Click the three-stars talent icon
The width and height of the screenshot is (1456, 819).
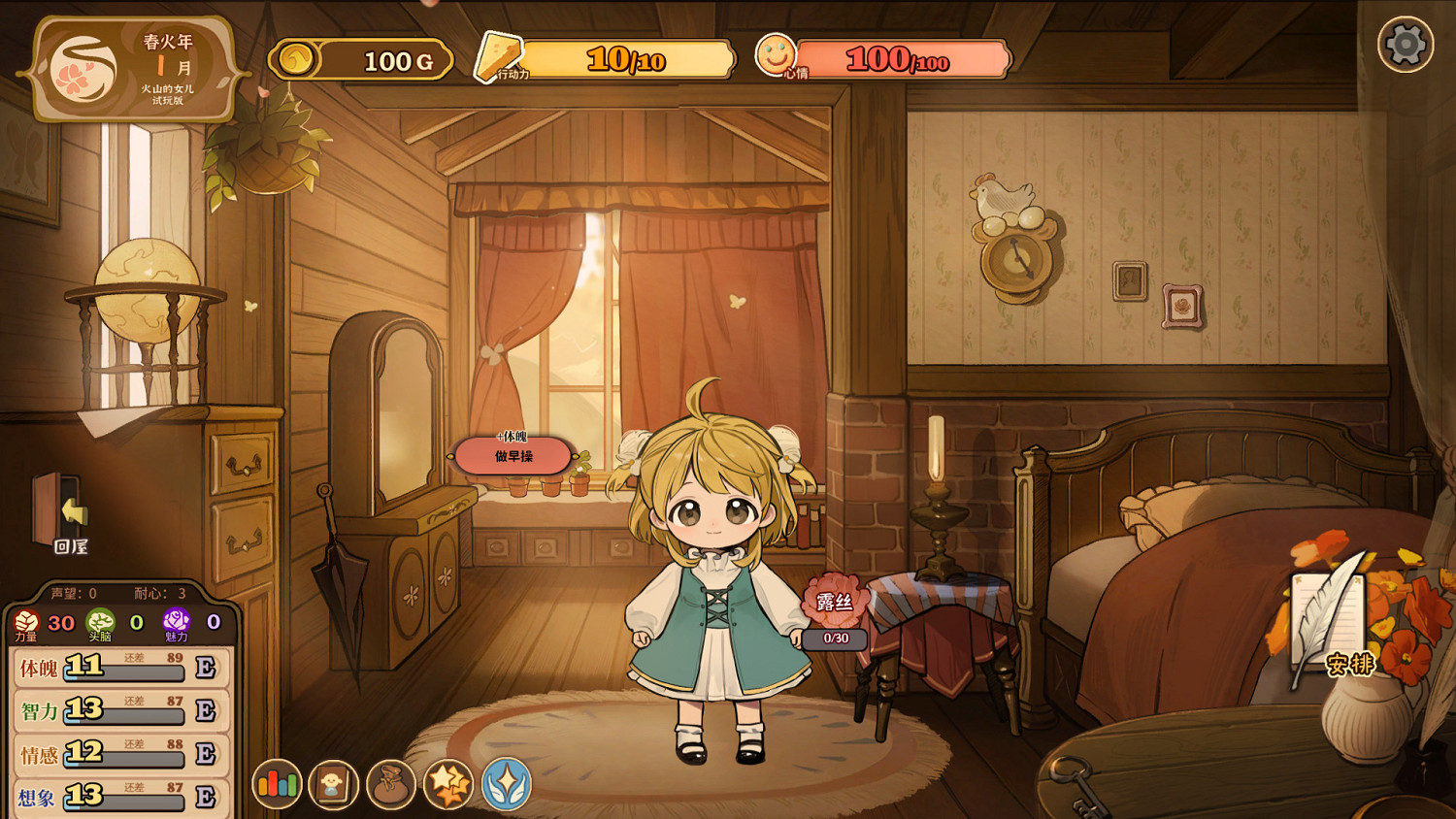tap(448, 784)
